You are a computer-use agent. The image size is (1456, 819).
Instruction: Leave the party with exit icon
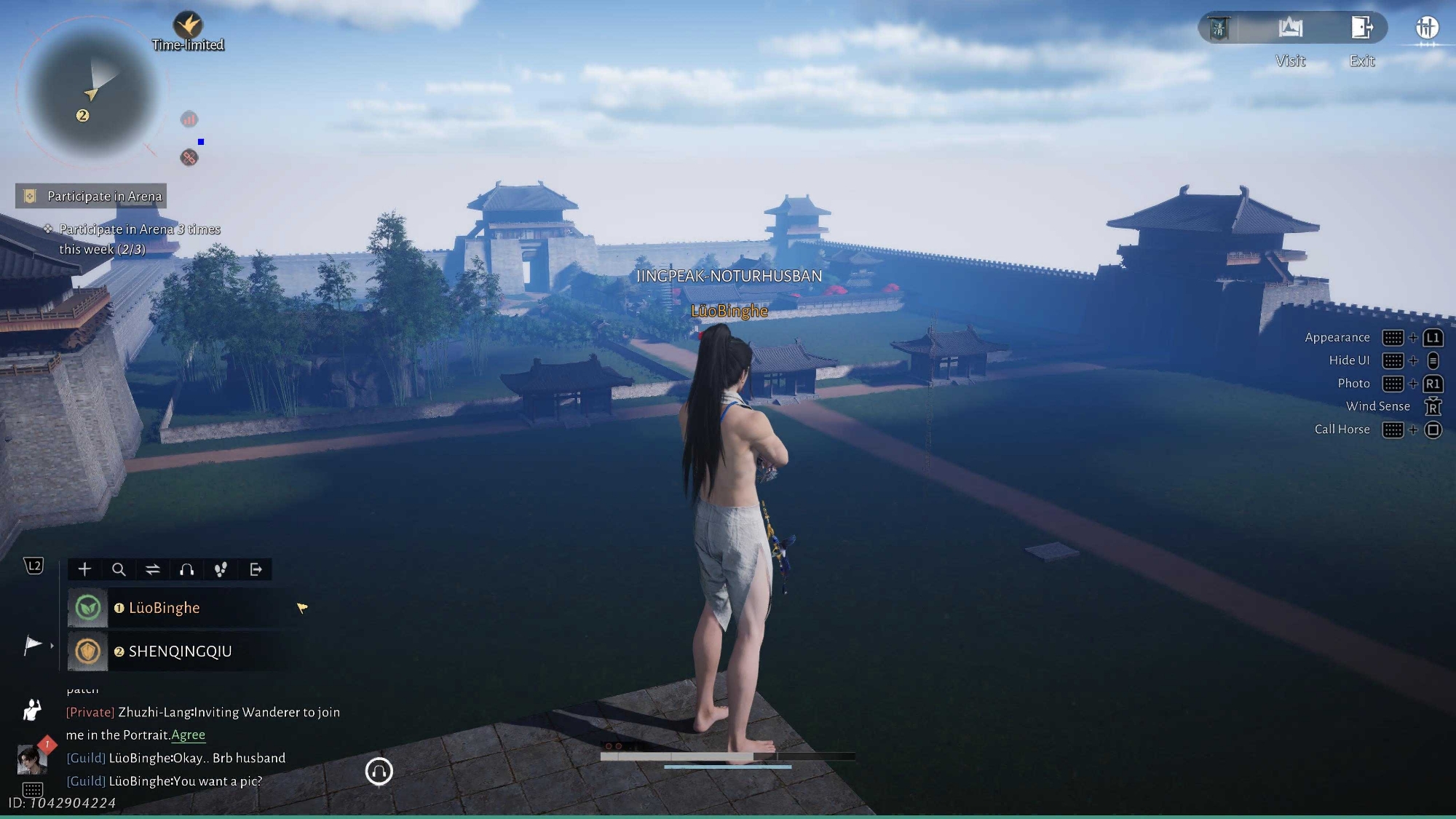tap(256, 569)
